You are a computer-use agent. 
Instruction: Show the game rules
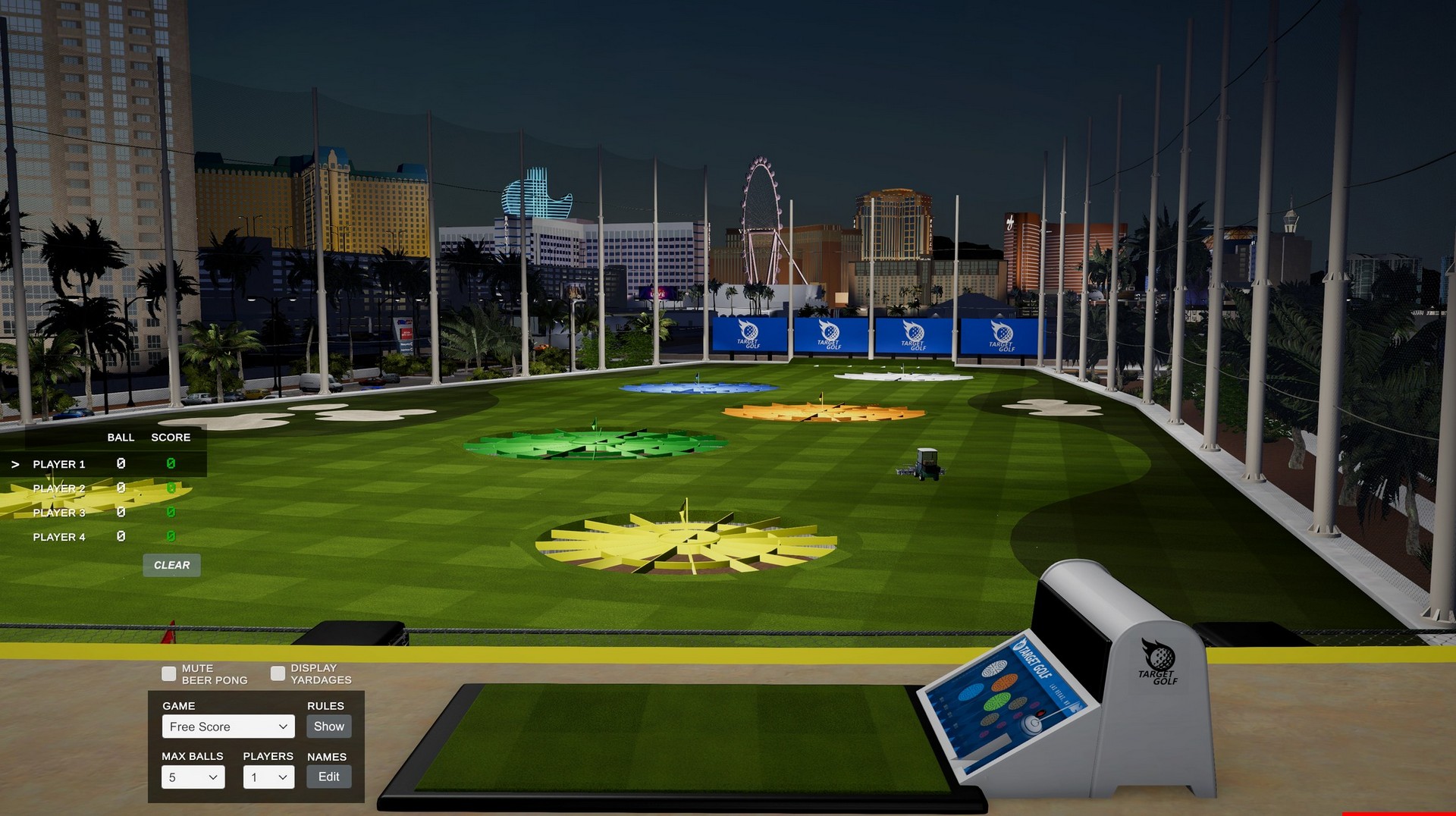[328, 726]
